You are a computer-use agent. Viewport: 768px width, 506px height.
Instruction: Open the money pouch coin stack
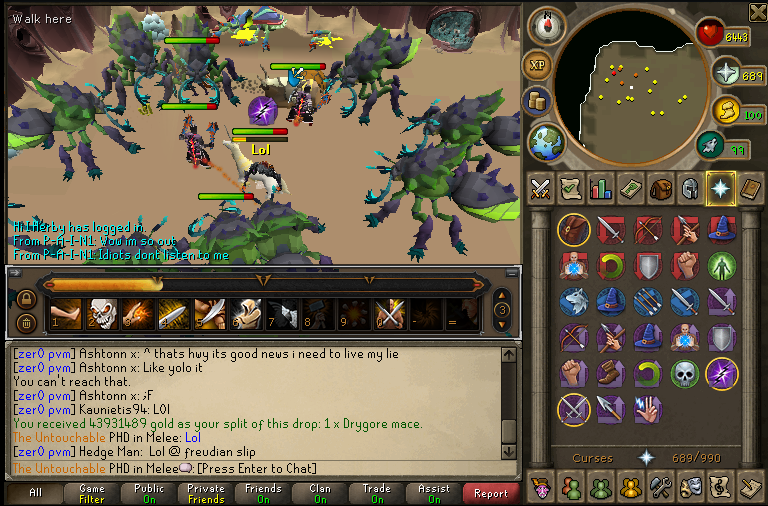point(537,101)
